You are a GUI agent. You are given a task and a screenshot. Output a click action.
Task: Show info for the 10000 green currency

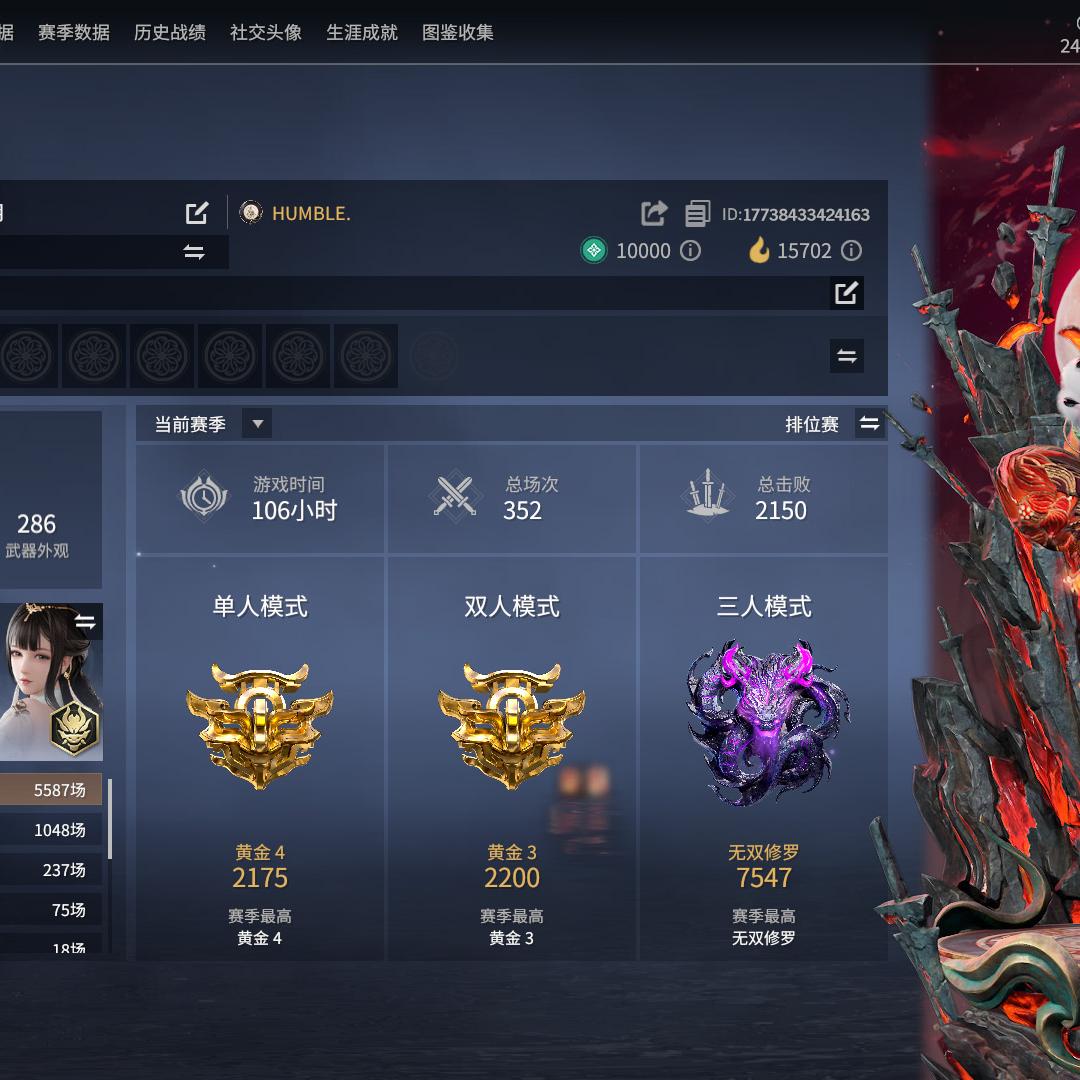tap(691, 251)
